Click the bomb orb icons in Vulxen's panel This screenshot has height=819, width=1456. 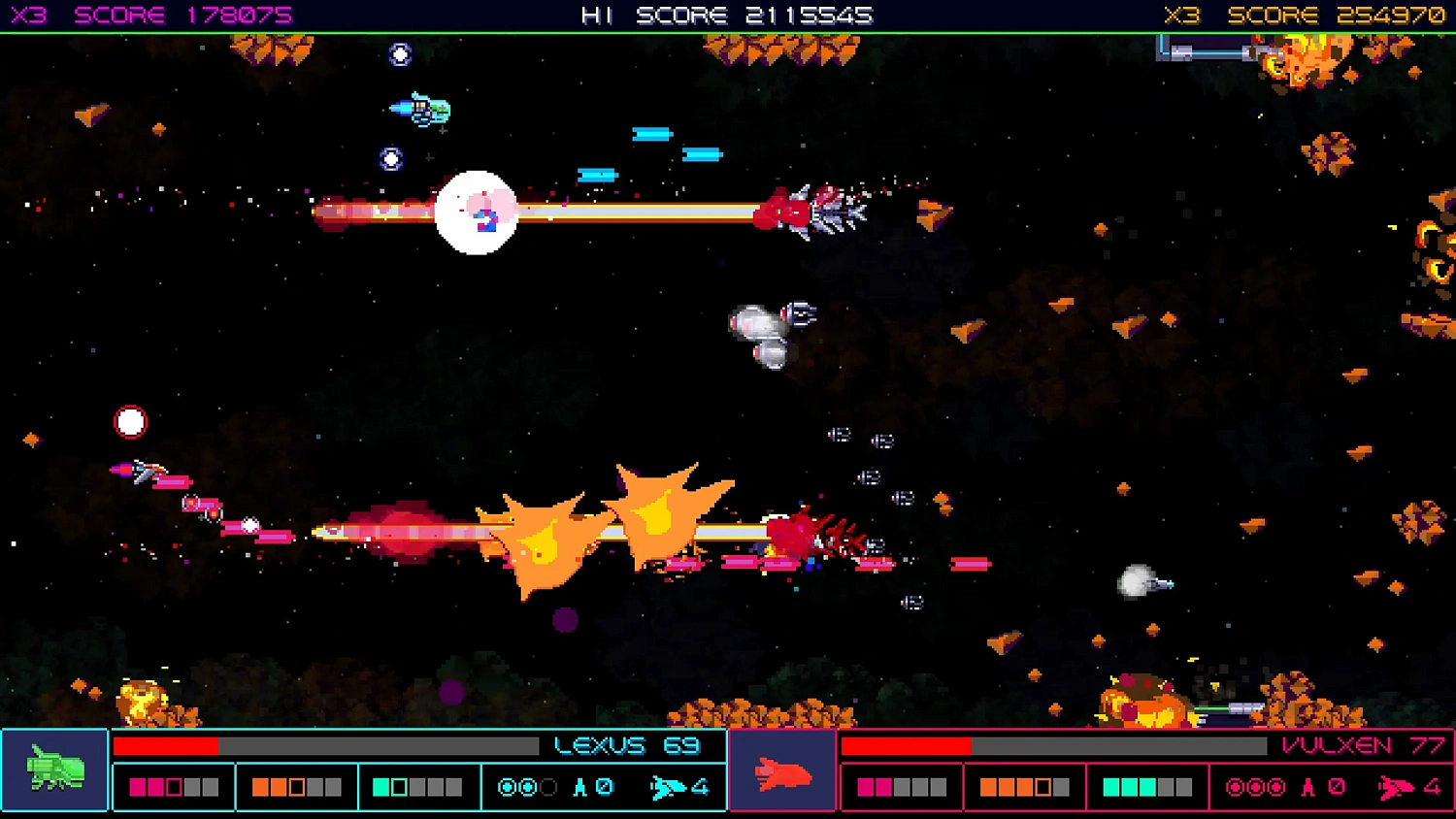[1256, 786]
